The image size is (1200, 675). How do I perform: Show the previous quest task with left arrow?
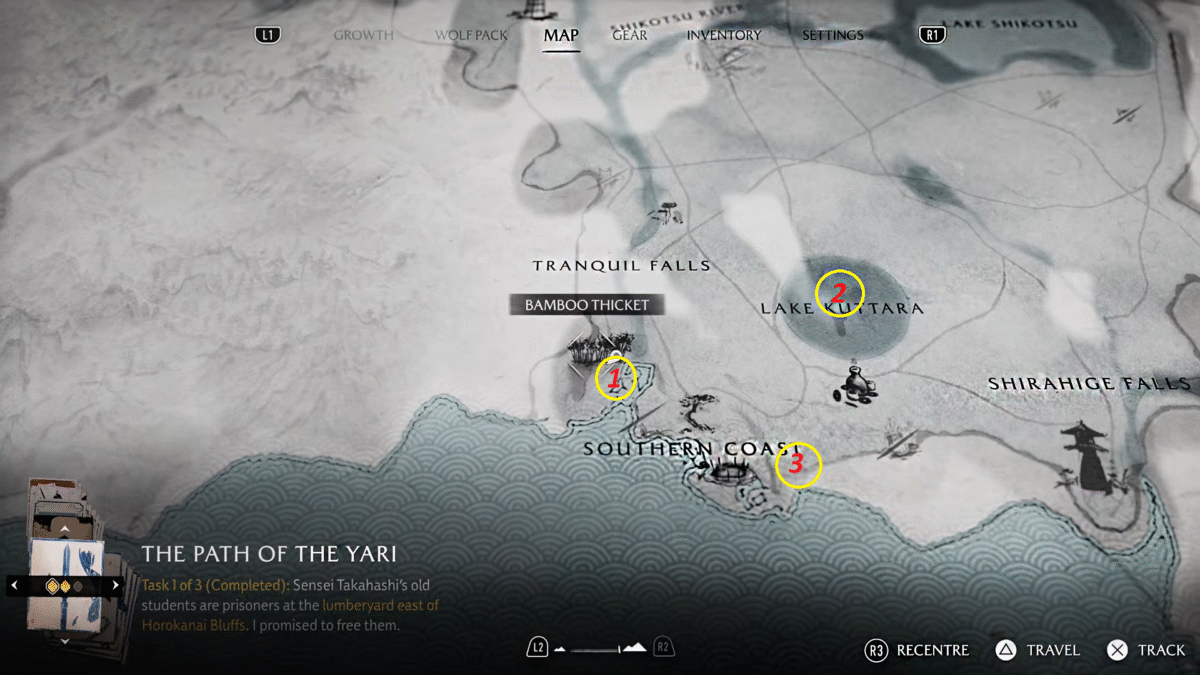(14, 585)
